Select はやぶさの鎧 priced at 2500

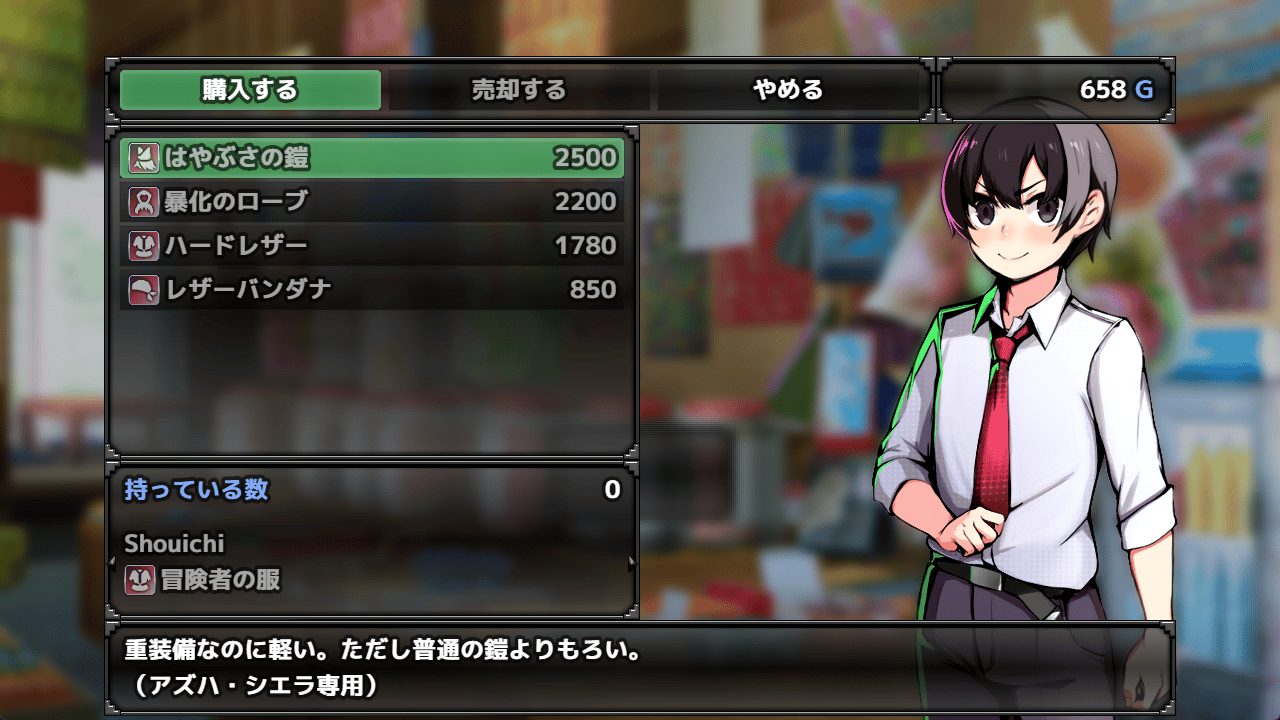[372, 158]
